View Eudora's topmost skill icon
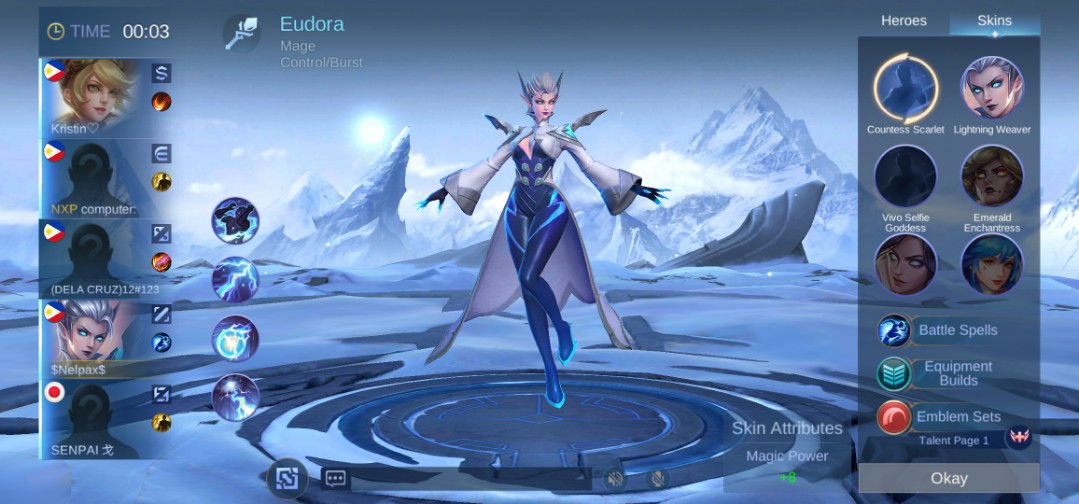 pos(235,220)
